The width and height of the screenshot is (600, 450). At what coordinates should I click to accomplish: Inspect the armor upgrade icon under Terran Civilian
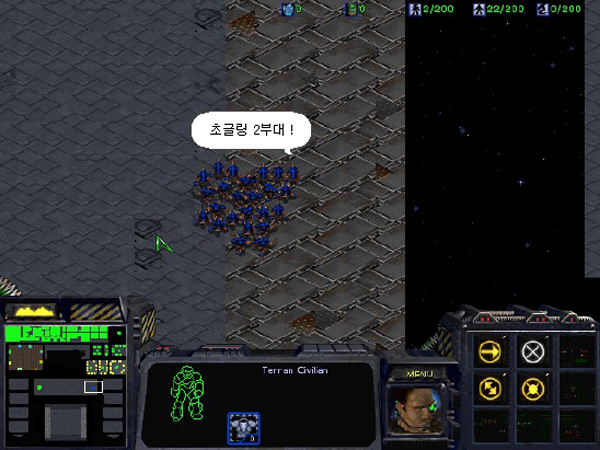(242, 425)
